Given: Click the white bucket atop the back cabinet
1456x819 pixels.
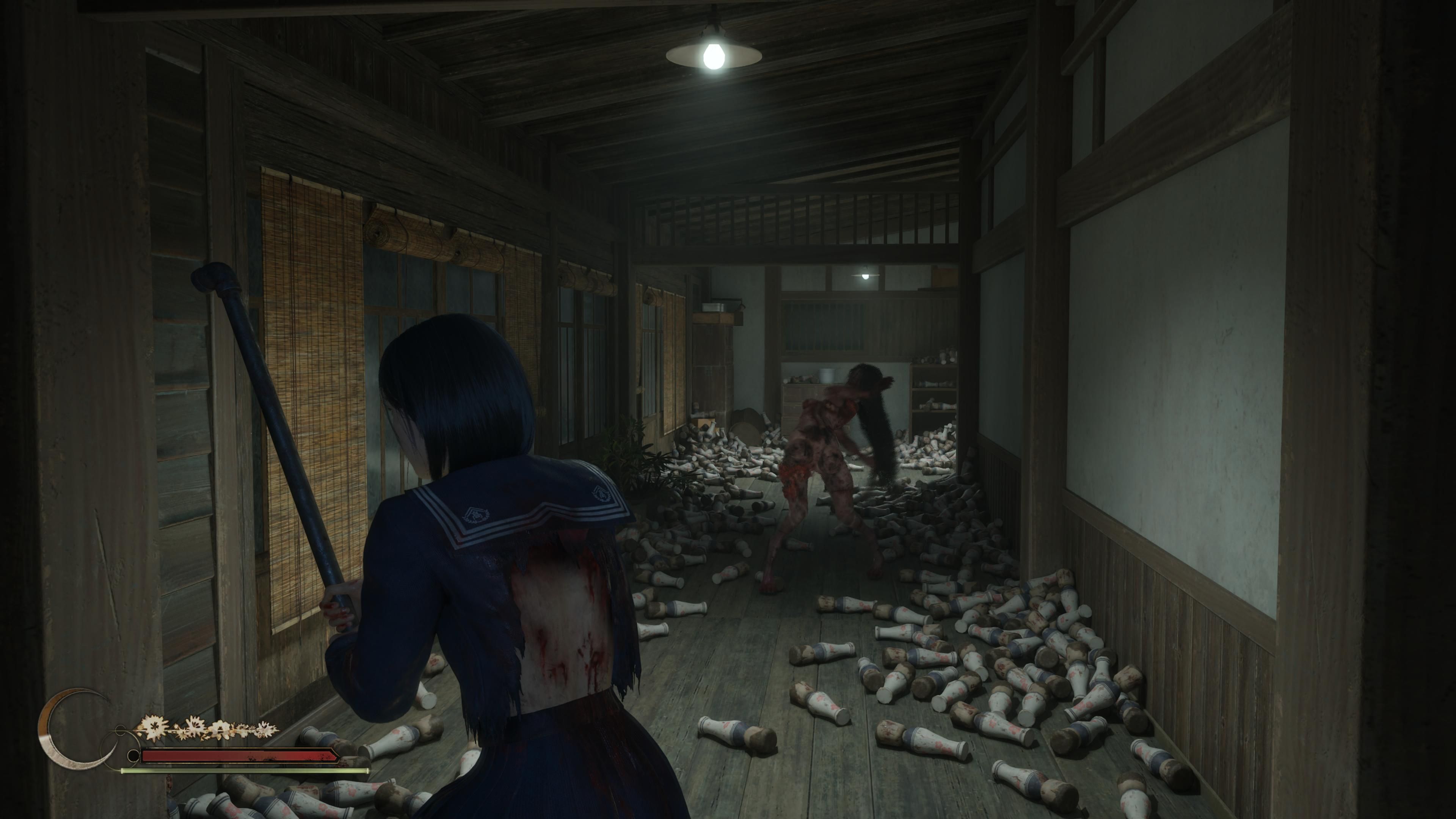Looking at the screenshot, I should [826, 375].
